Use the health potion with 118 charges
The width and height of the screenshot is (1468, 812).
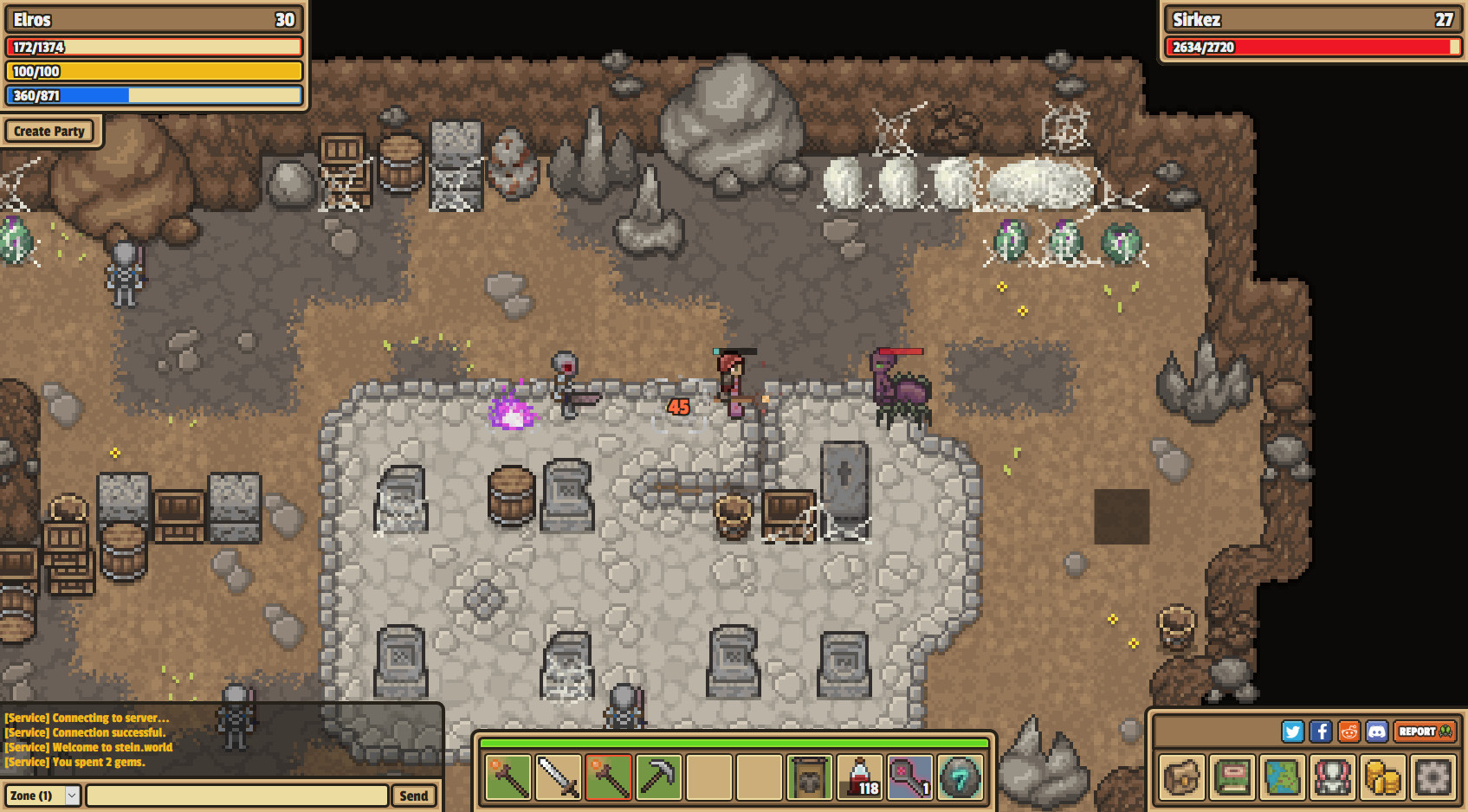click(x=860, y=777)
